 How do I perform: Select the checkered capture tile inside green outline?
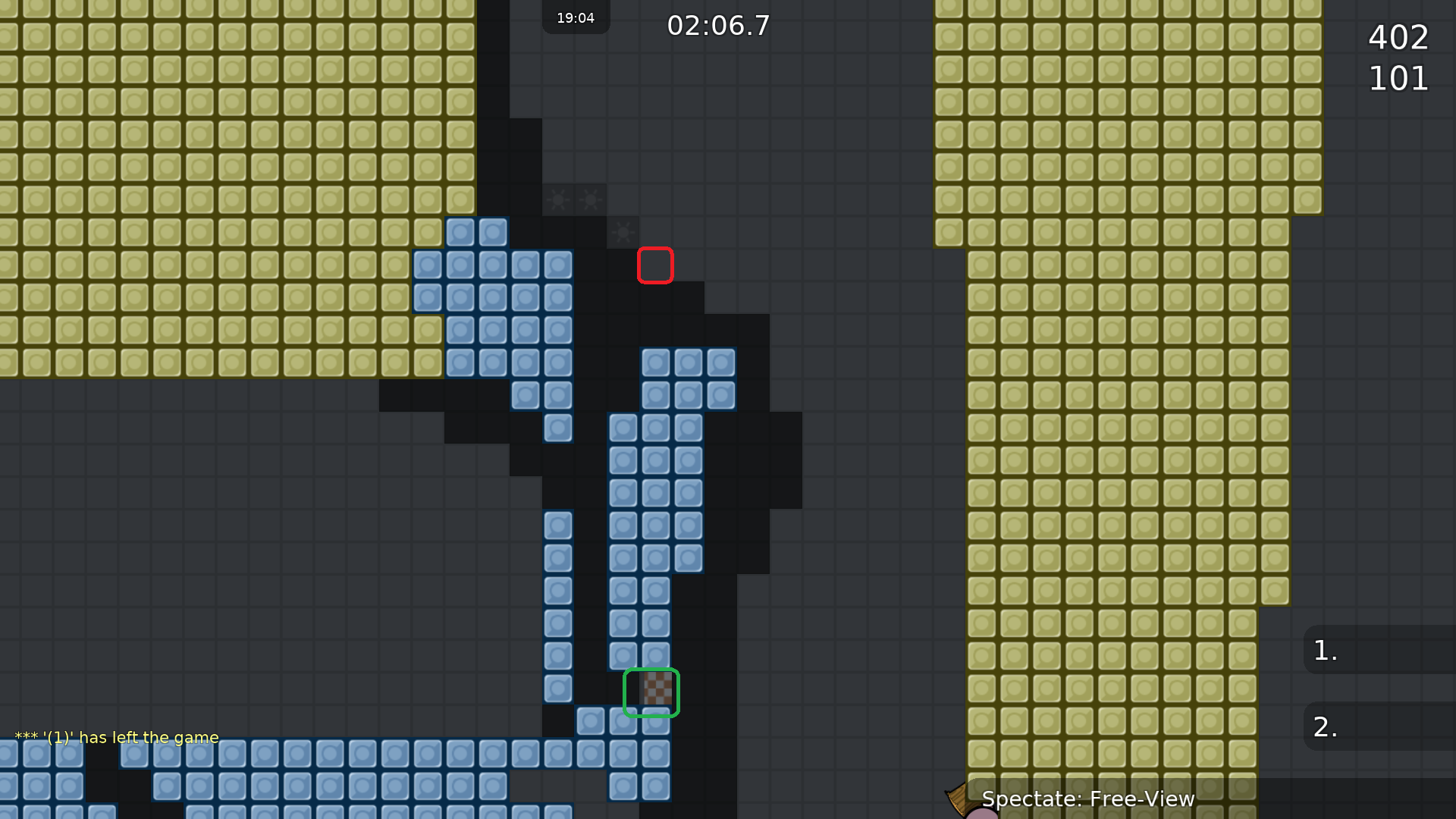tap(651, 691)
